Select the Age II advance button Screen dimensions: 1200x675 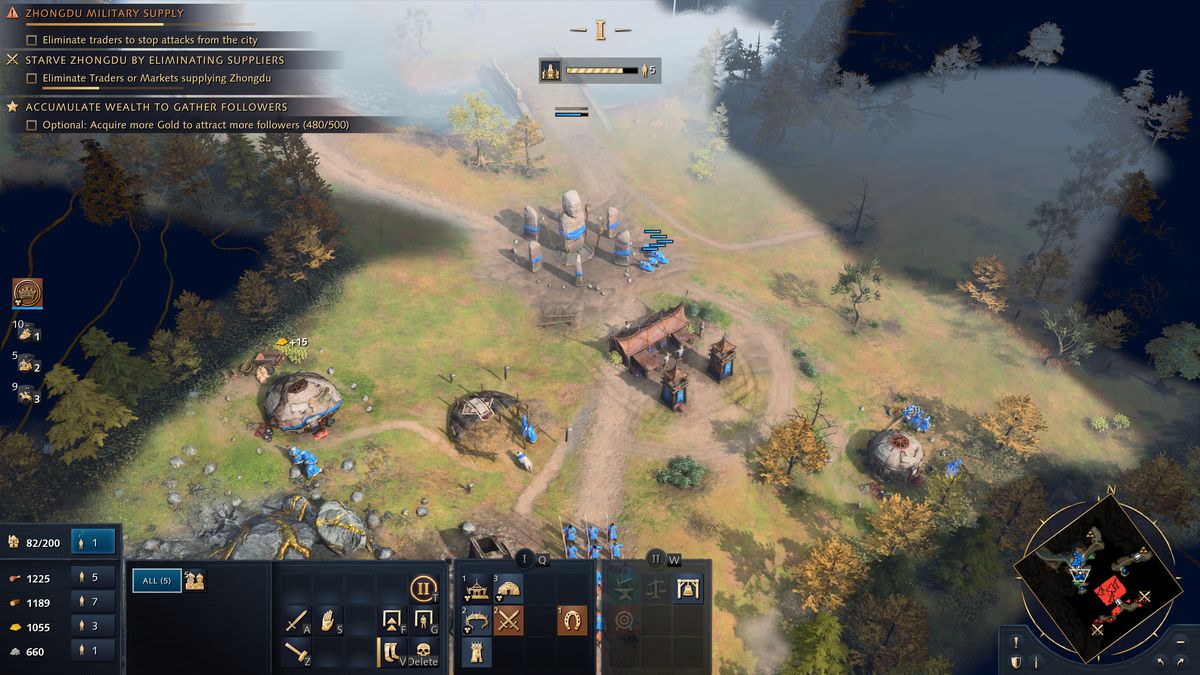coord(424,588)
